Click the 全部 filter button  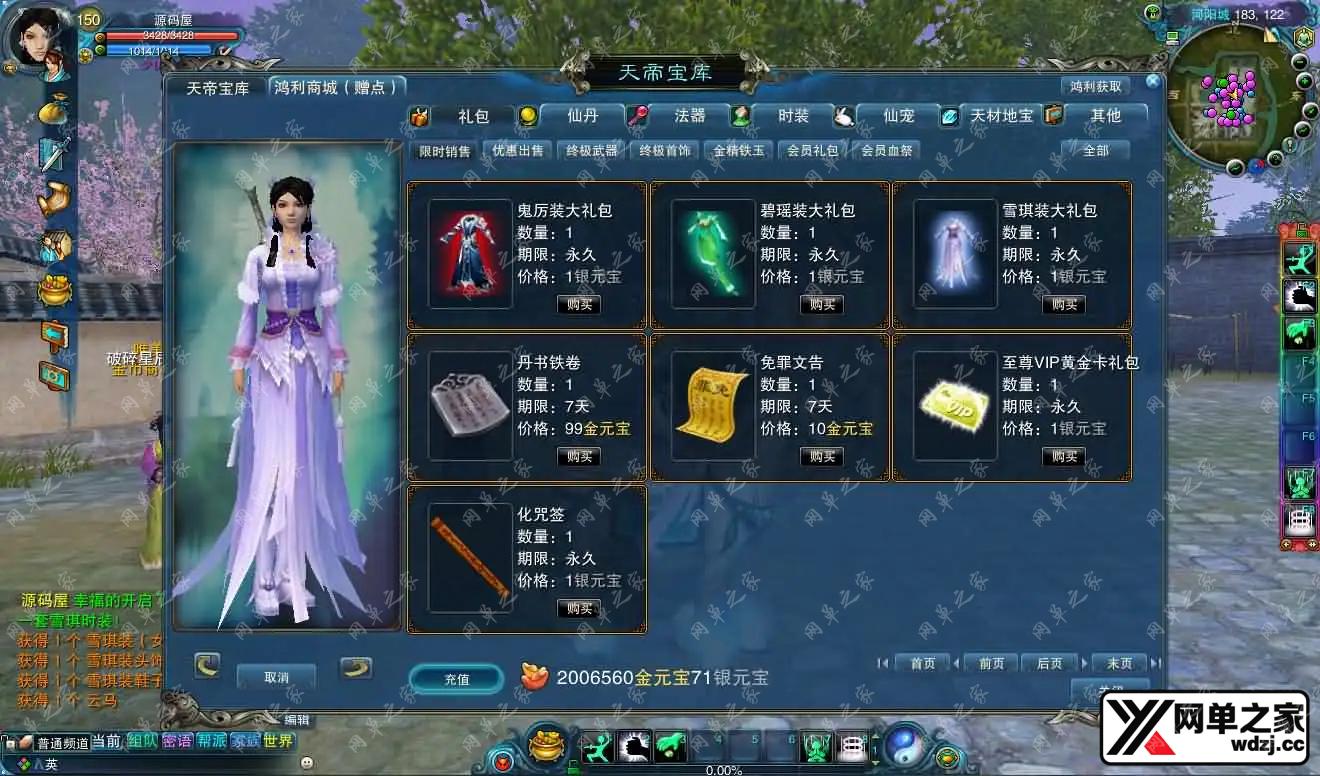(1095, 151)
